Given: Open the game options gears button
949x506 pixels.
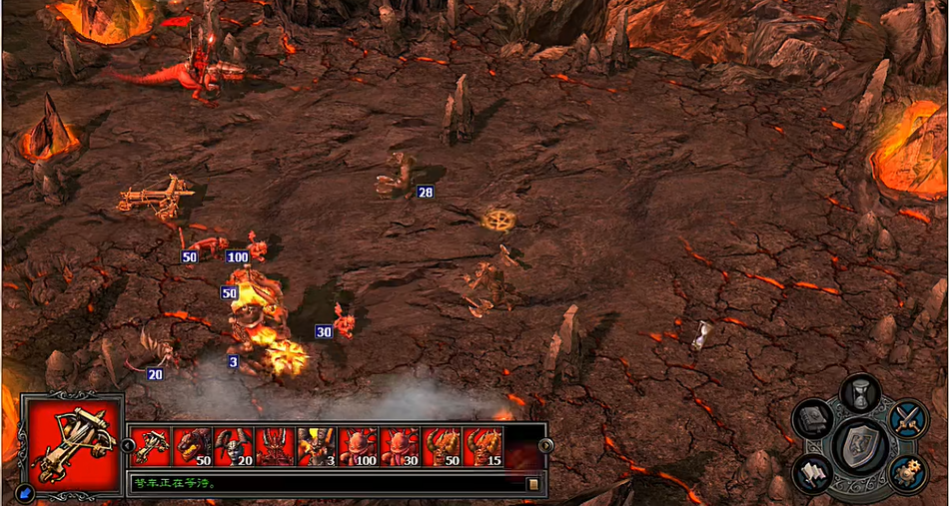Looking at the screenshot, I should pyautogui.click(x=907, y=473).
